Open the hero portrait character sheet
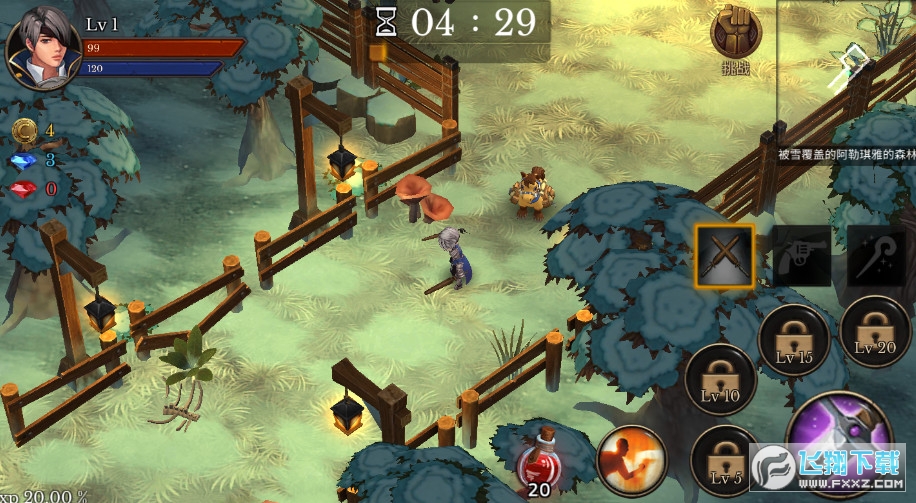 coord(44,47)
